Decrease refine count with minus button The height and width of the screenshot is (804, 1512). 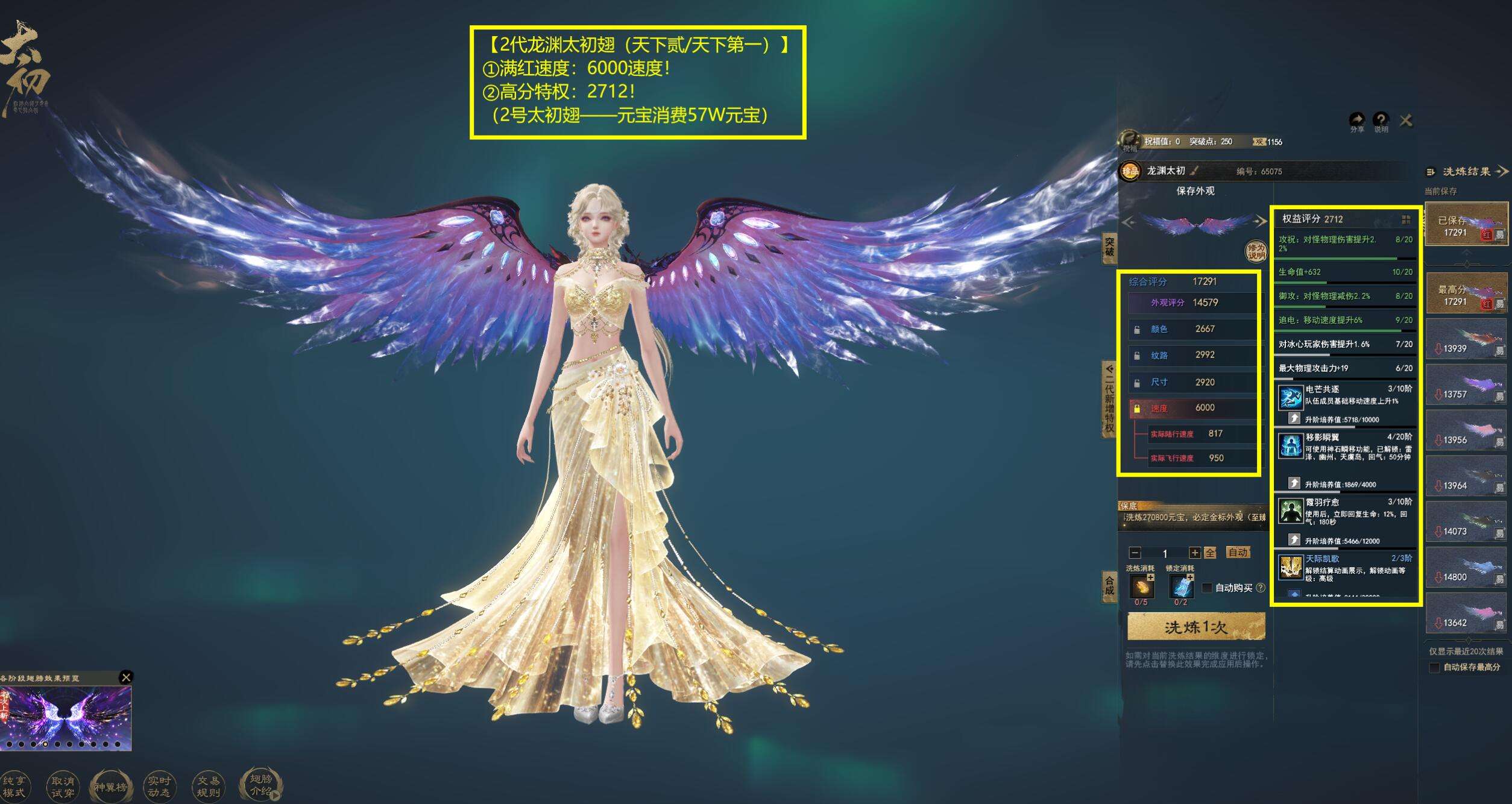pyautogui.click(x=1135, y=553)
